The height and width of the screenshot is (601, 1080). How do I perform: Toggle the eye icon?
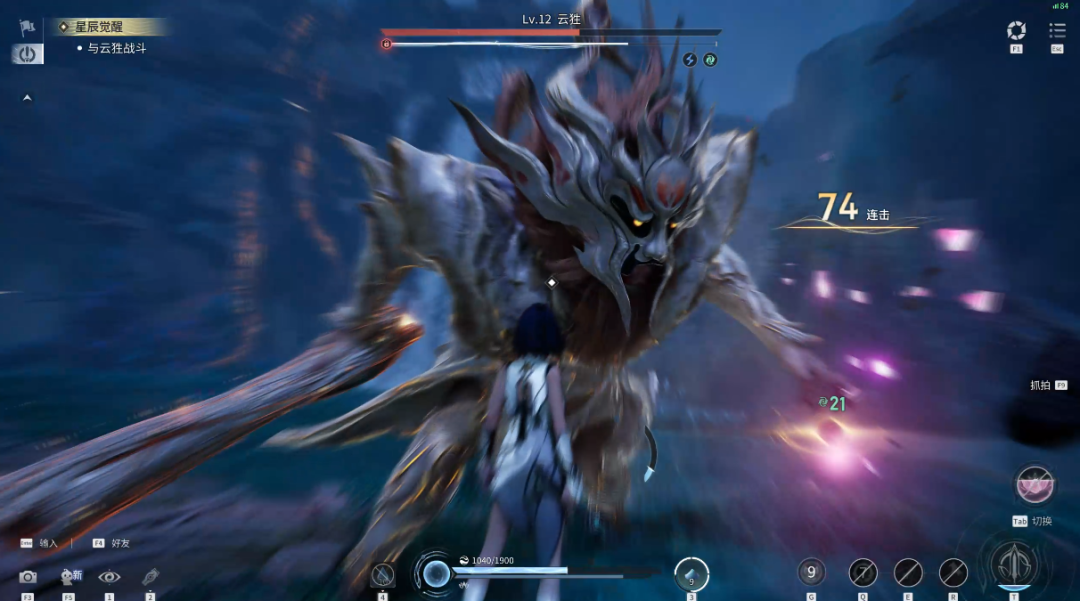pos(109,577)
